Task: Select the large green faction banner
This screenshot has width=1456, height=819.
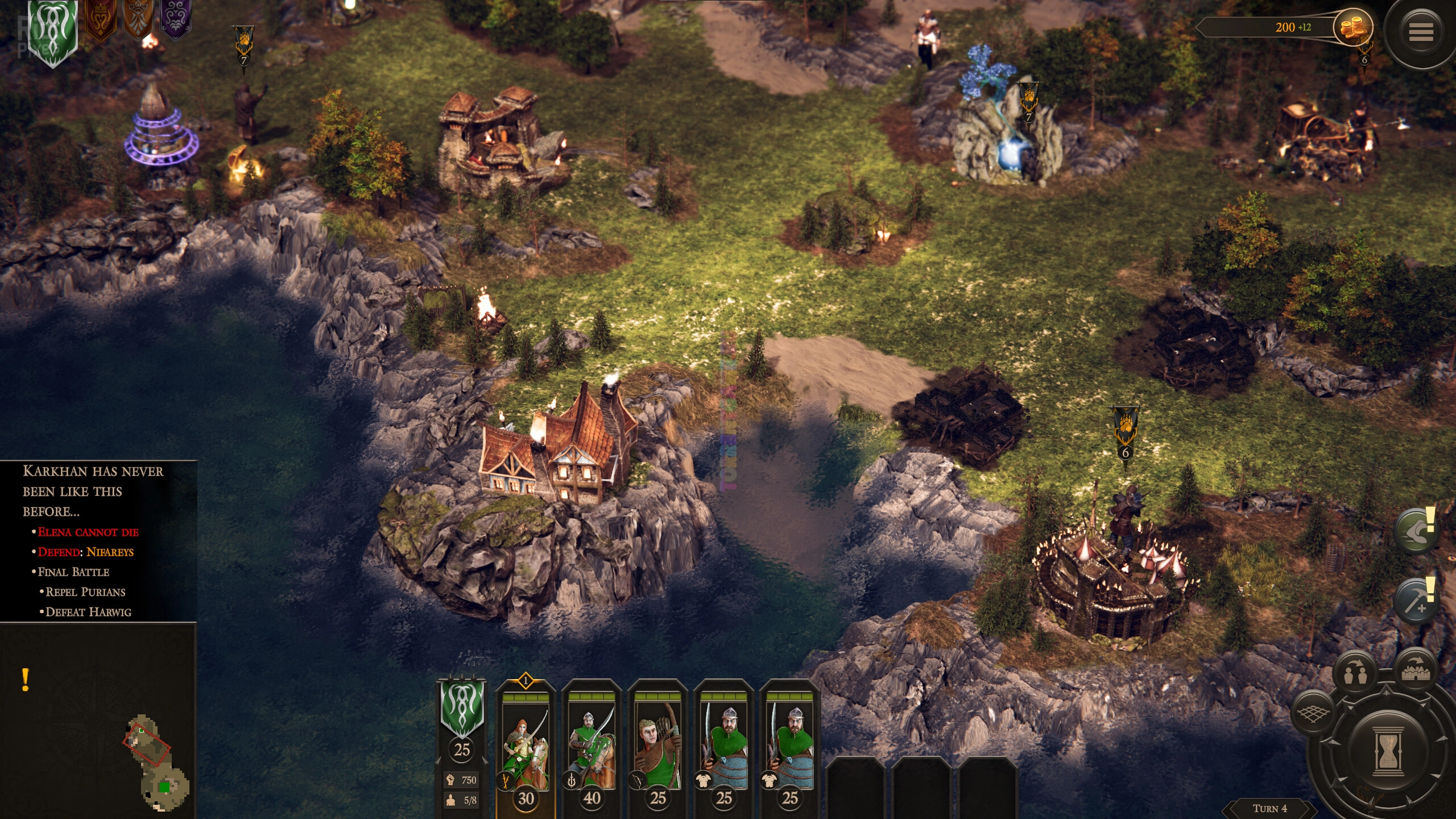Action: pyautogui.click(x=53, y=31)
